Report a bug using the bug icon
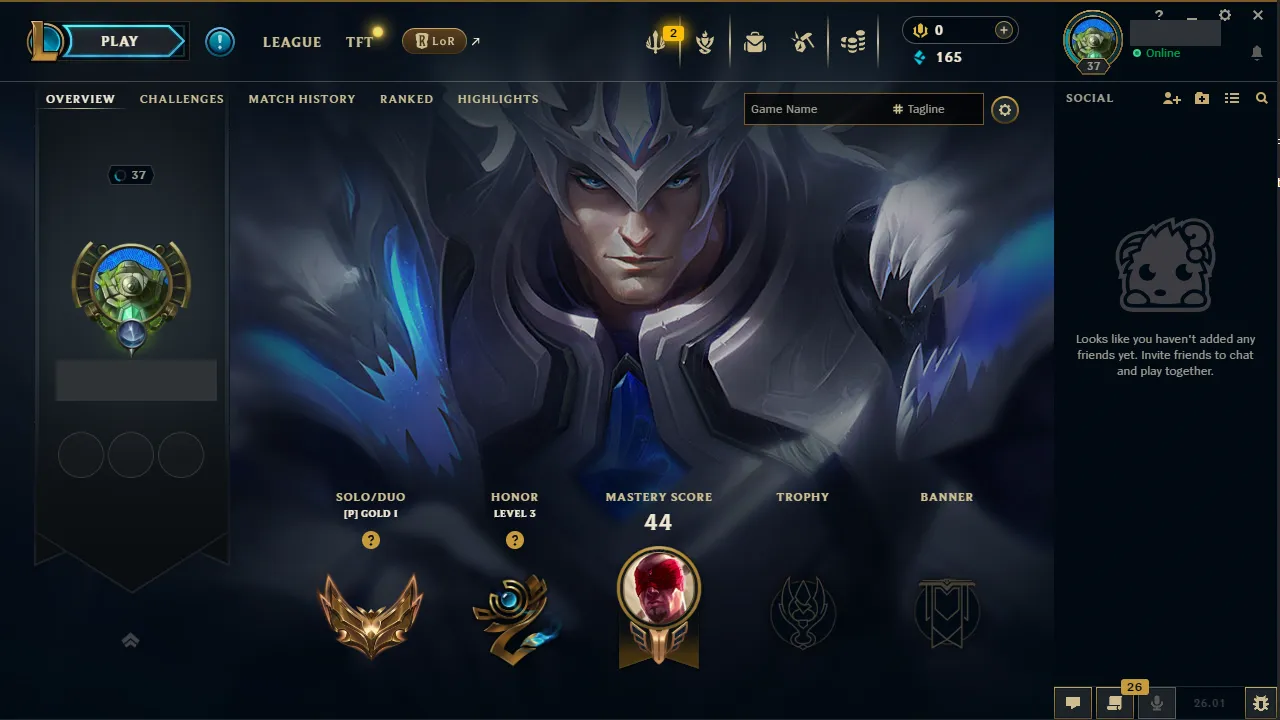 click(x=1262, y=703)
